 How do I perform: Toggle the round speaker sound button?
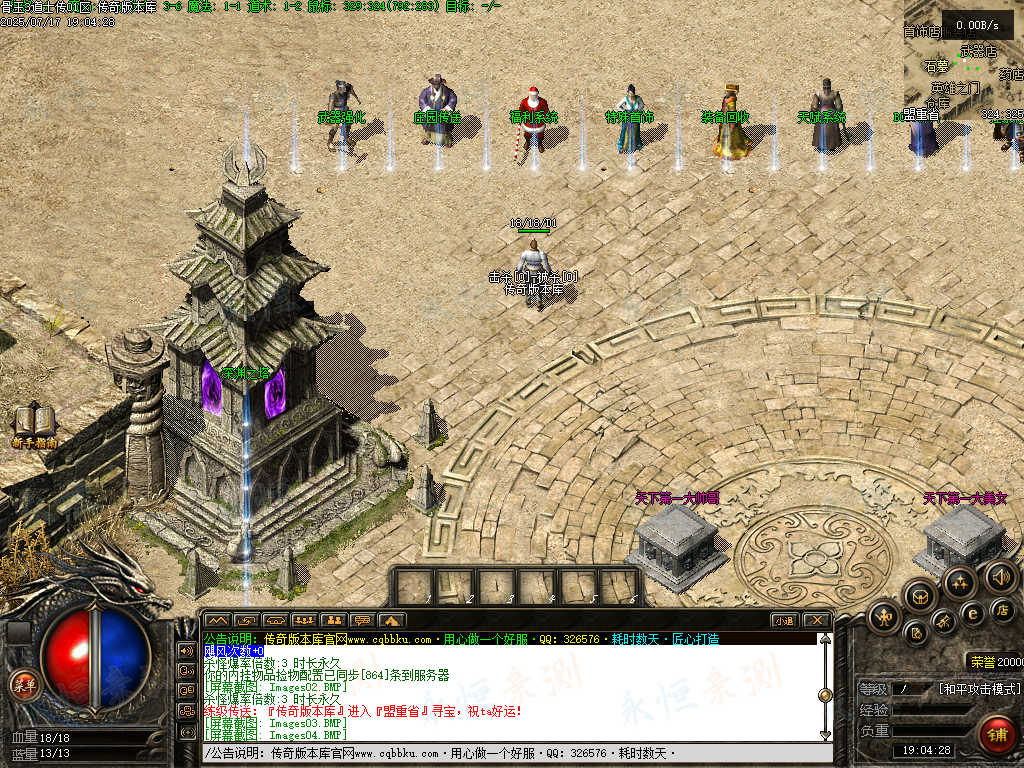[1001, 576]
